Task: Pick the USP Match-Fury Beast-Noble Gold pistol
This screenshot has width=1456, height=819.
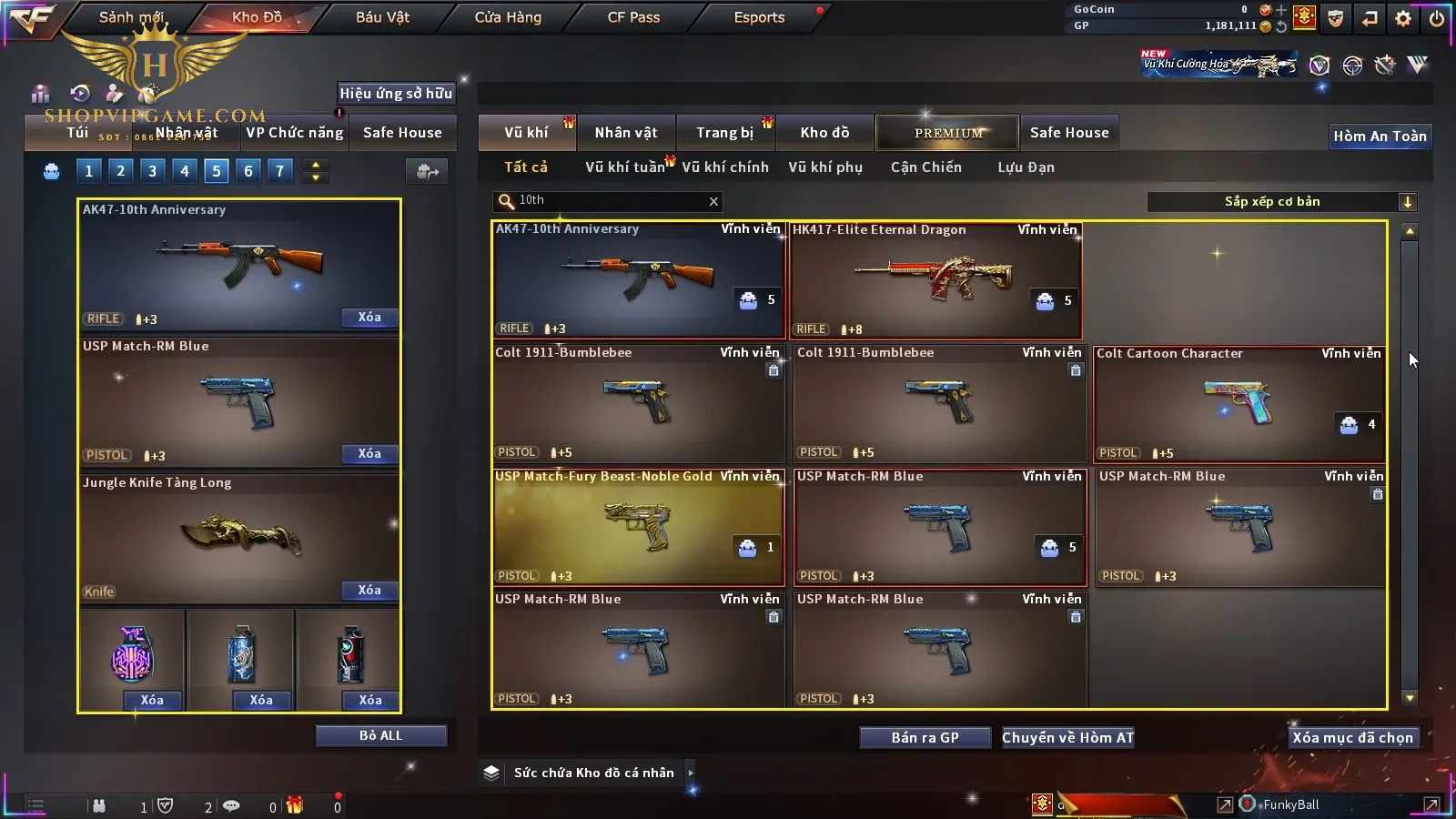Action: coord(638,528)
